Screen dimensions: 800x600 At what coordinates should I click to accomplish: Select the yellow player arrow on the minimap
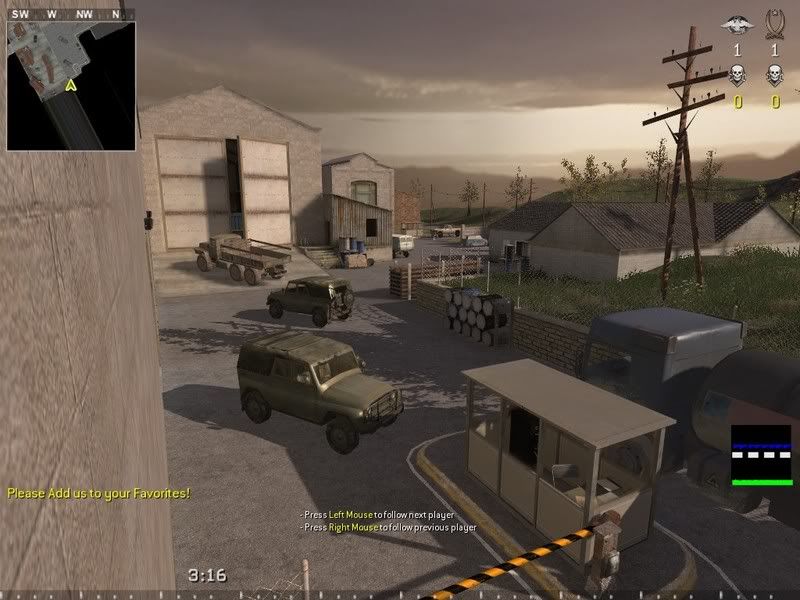(70, 86)
